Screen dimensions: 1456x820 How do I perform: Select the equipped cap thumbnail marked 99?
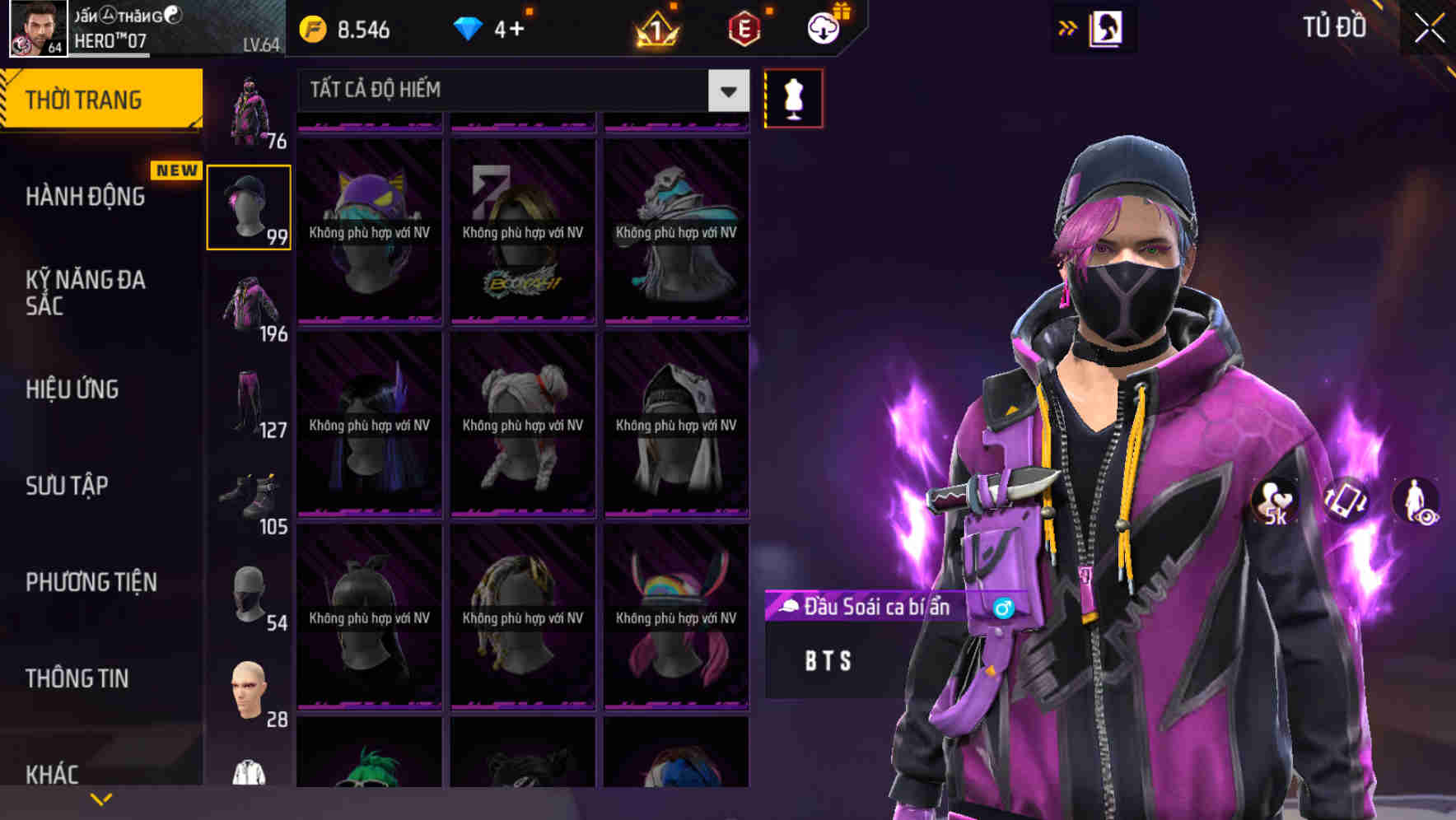point(250,207)
